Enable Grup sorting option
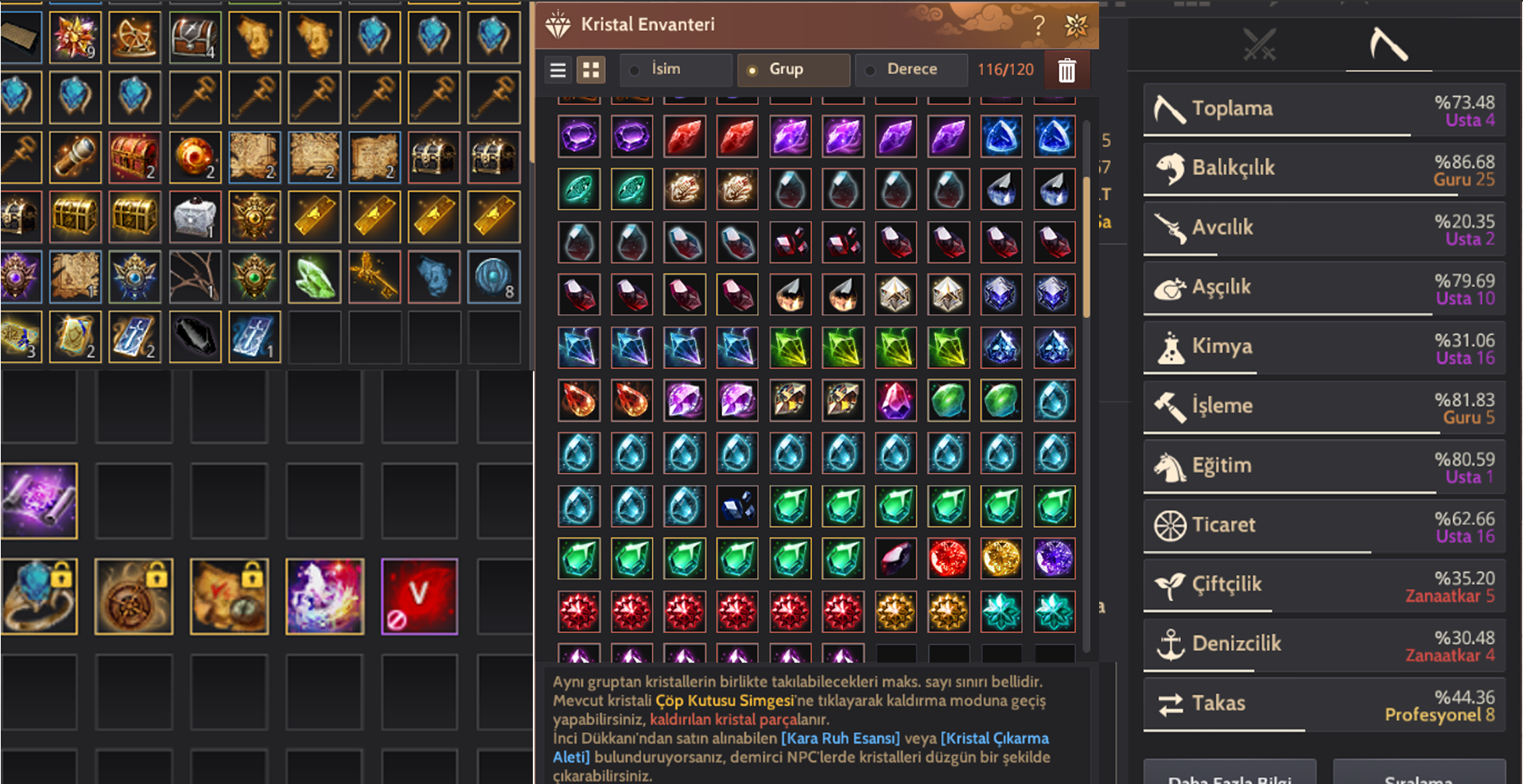The image size is (1523, 784). pyautogui.click(x=751, y=70)
